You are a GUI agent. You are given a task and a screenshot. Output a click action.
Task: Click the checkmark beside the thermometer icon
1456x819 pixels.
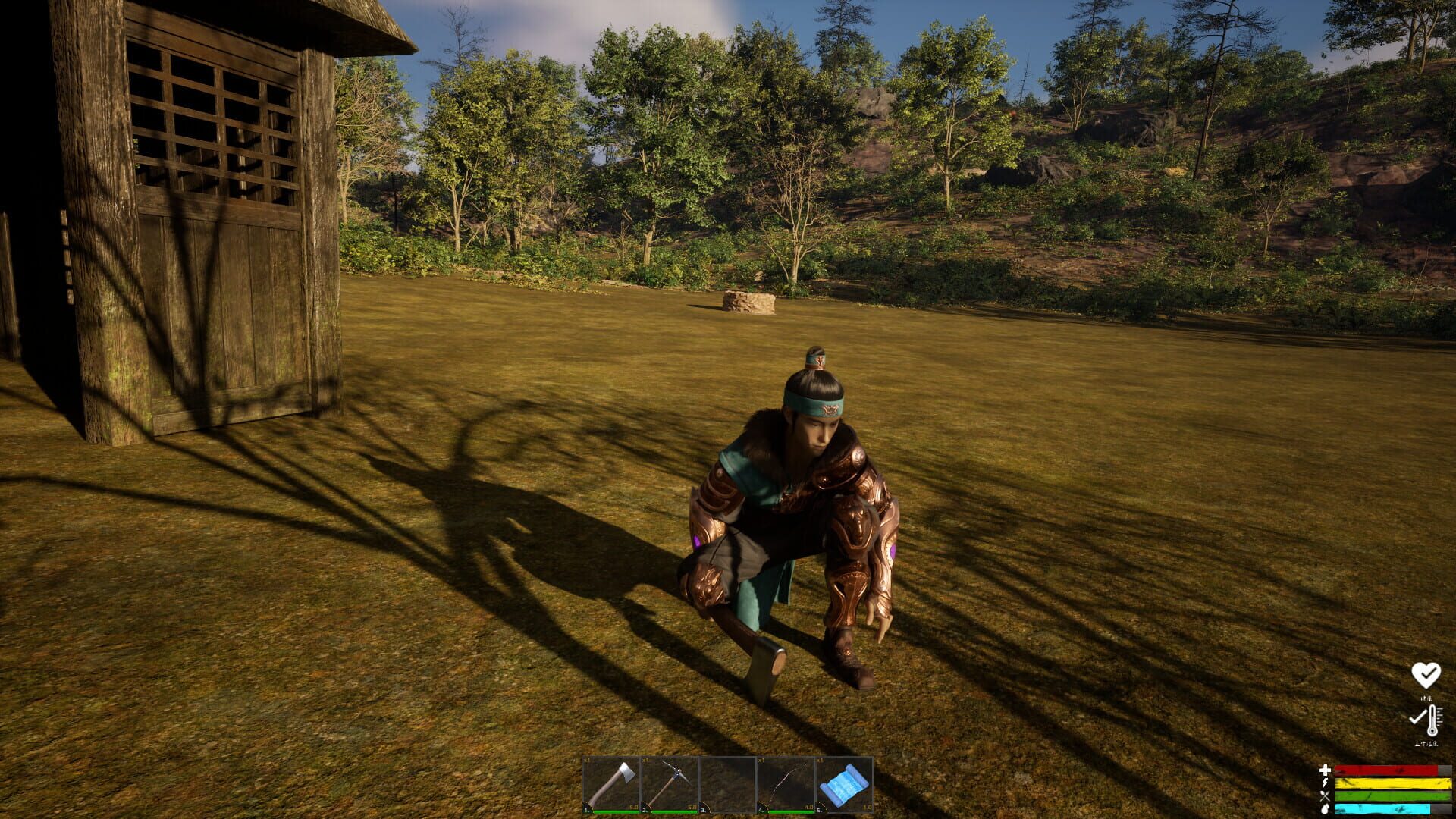coord(1417,717)
